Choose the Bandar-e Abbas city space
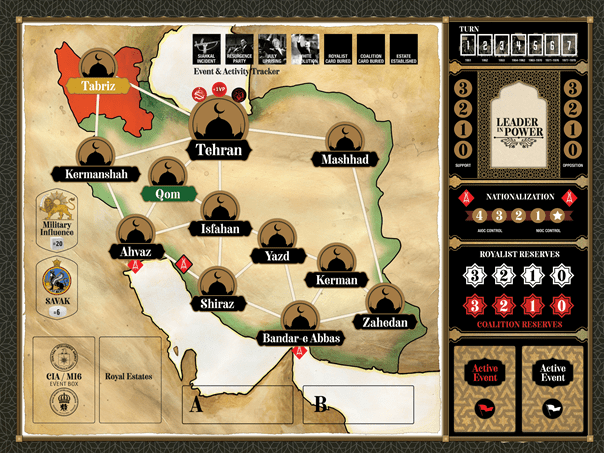This screenshot has height=453, width=604. (x=301, y=321)
